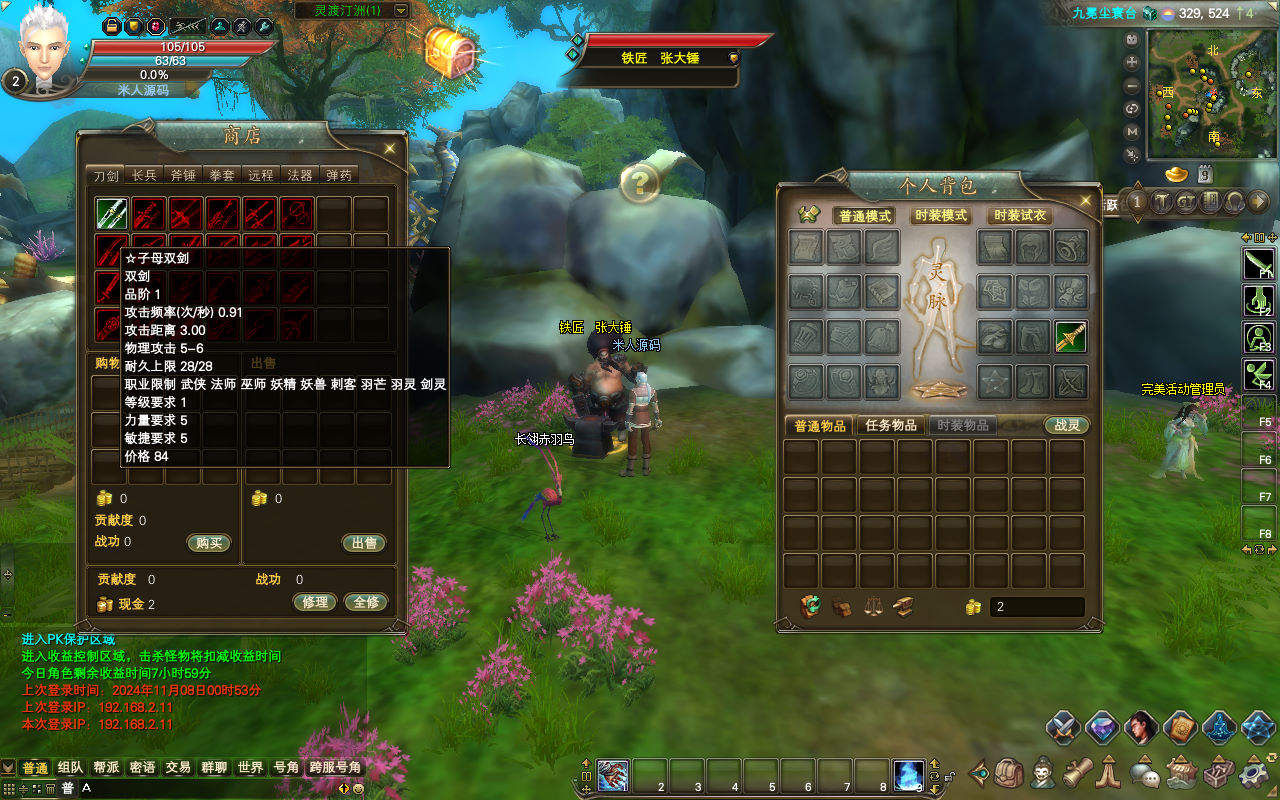The width and height of the screenshot is (1280, 800).
Task: Select the green 子母双剑 shop item
Action: click(111, 213)
